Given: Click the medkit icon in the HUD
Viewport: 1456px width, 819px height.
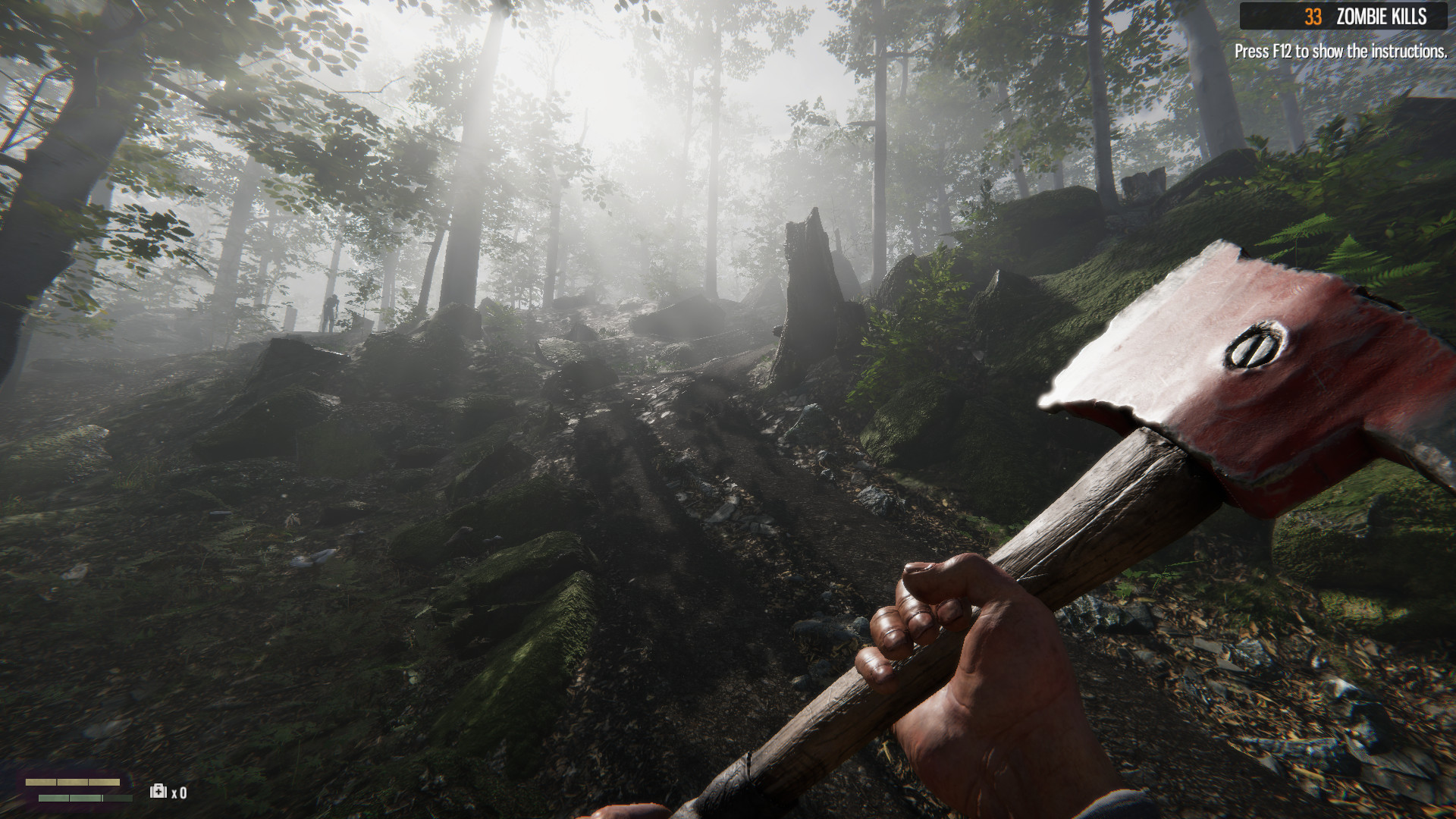Looking at the screenshot, I should (x=158, y=791).
